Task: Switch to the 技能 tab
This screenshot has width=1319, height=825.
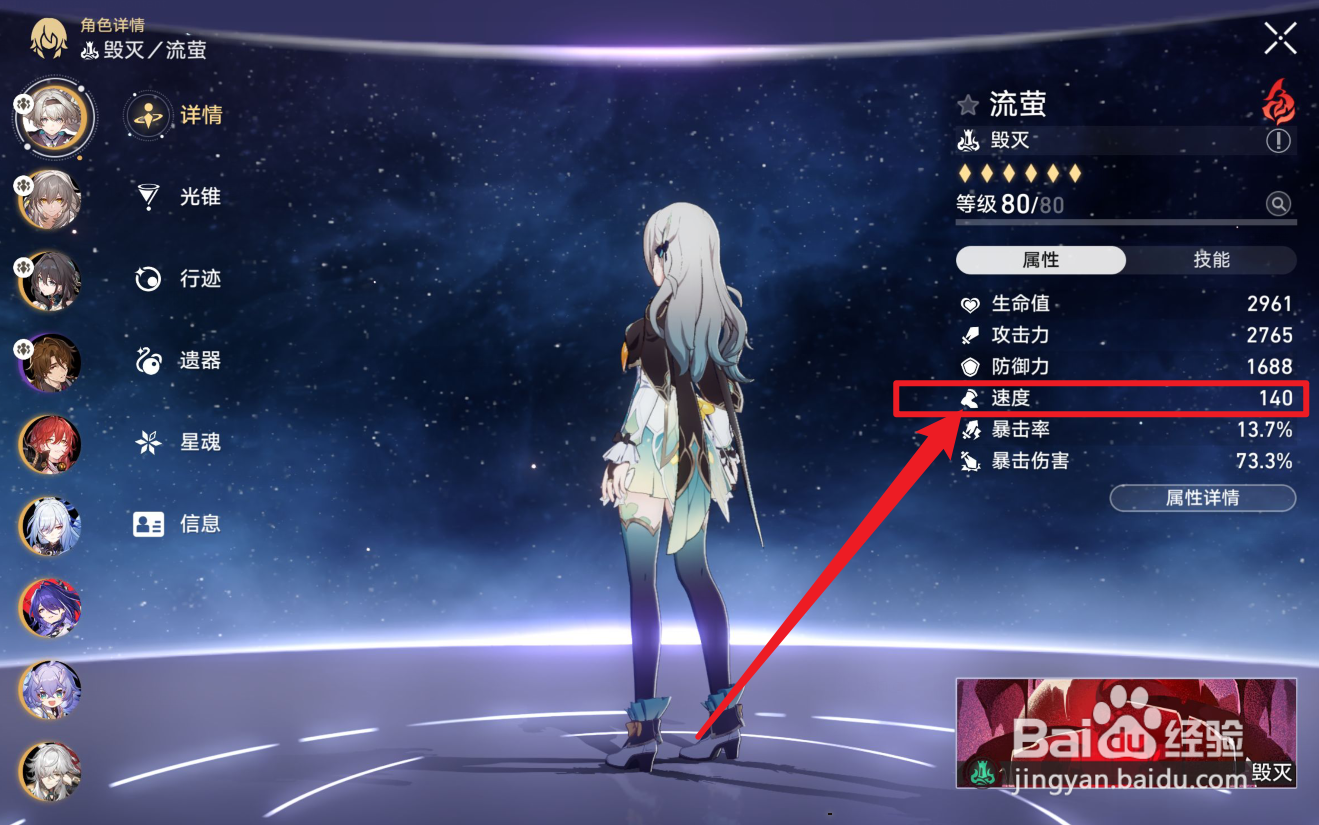Action: pos(1211,259)
